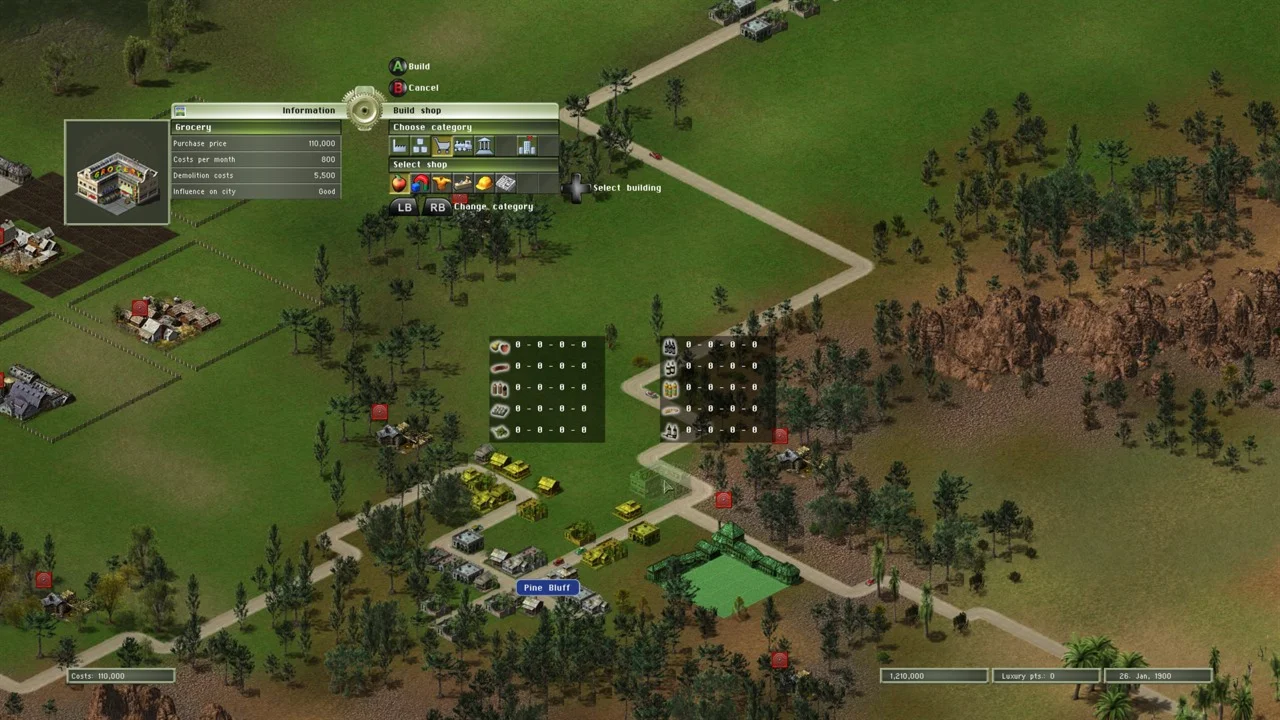The height and width of the screenshot is (720, 1280).
Task: Choose the city skyscraper category
Action: [x=526, y=147]
